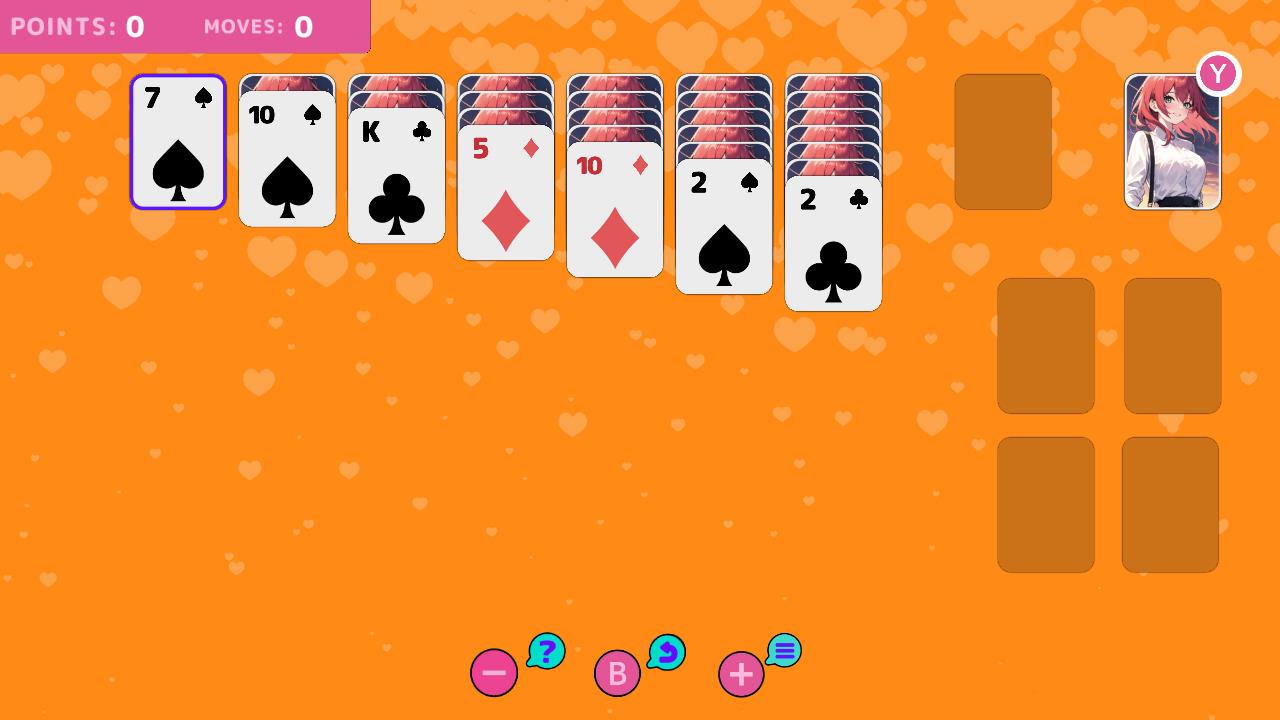Viewport: 1280px width, 720px height.
Task: Click the empty stock slot top right
Action: tap(1002, 141)
